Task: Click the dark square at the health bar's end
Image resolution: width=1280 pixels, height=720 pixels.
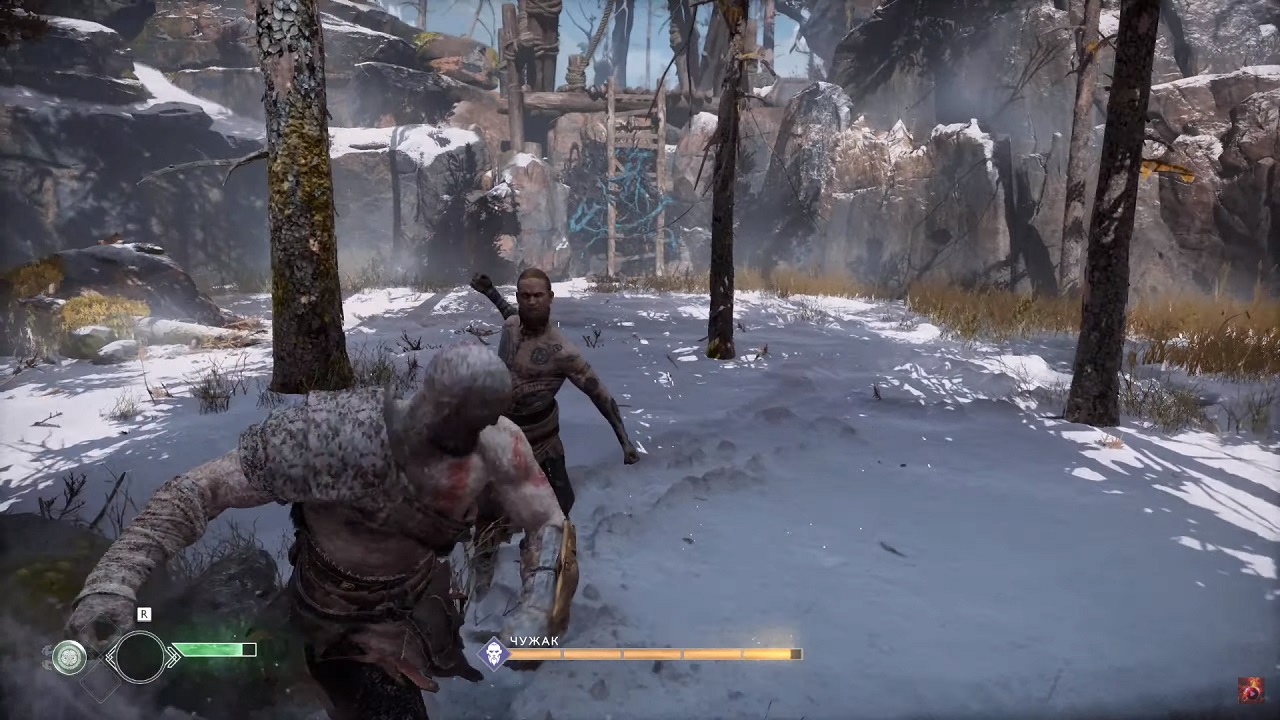Action: [249, 650]
